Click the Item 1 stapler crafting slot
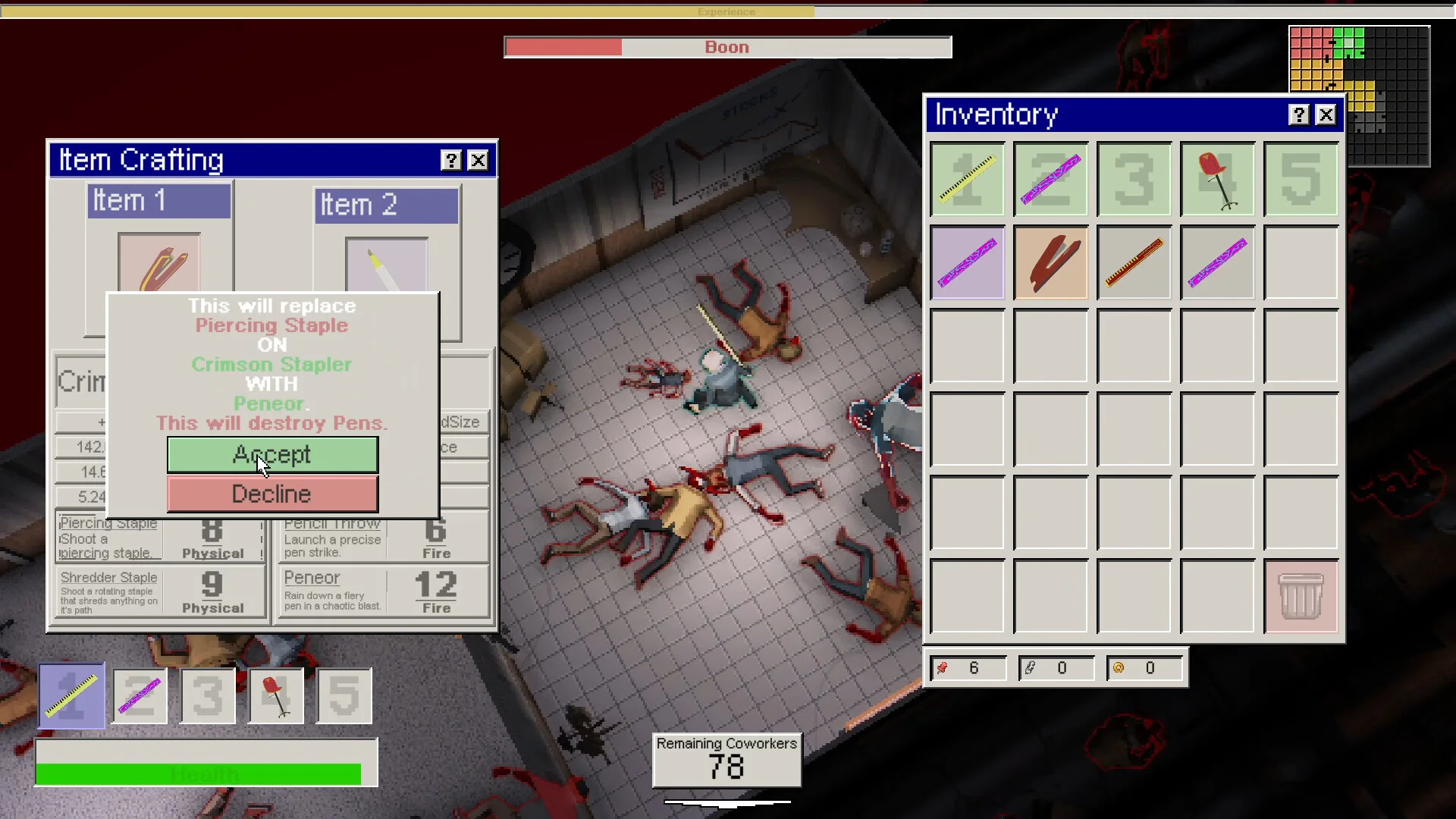Screen dimensions: 1456x819 tap(159, 262)
